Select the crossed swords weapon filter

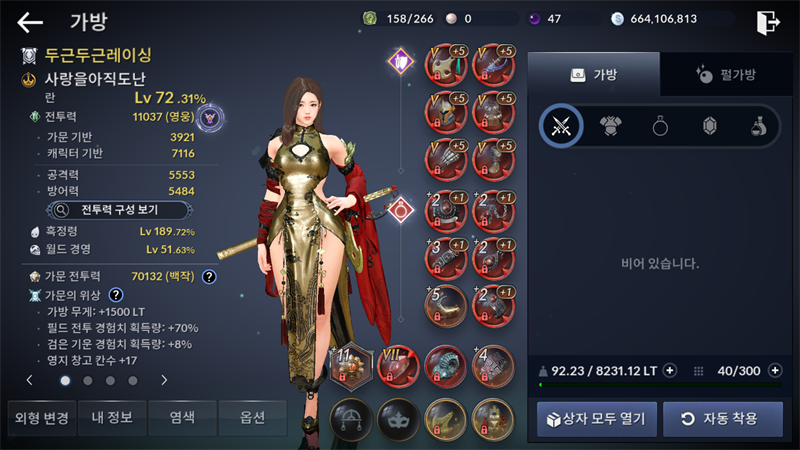point(561,126)
